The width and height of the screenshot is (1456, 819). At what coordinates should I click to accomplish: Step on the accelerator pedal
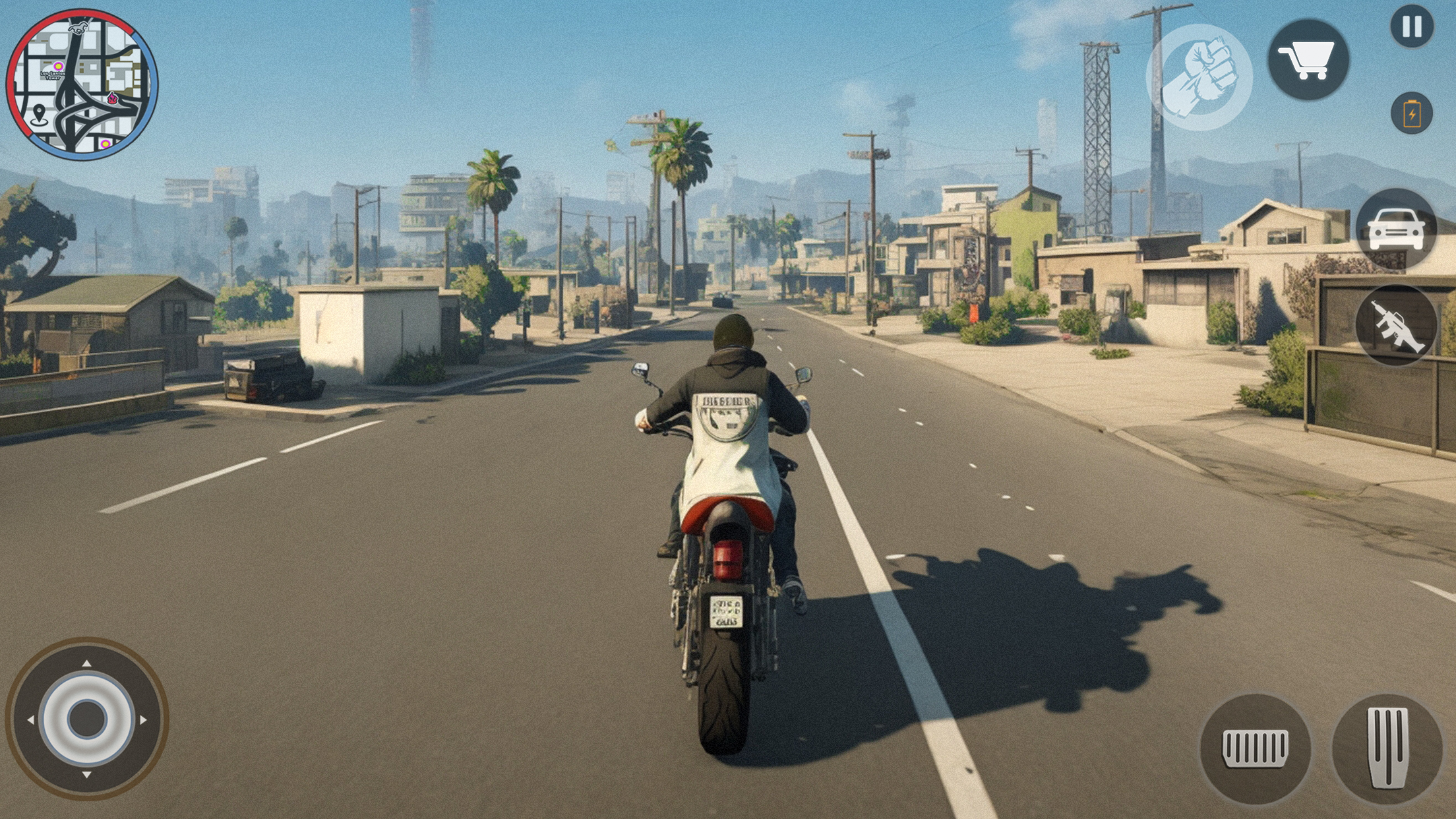tap(1387, 748)
